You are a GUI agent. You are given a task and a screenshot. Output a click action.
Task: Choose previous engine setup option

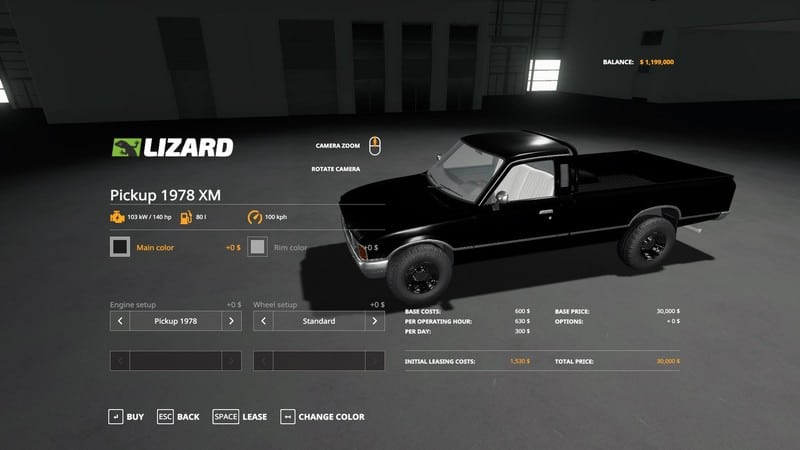[x=120, y=321]
